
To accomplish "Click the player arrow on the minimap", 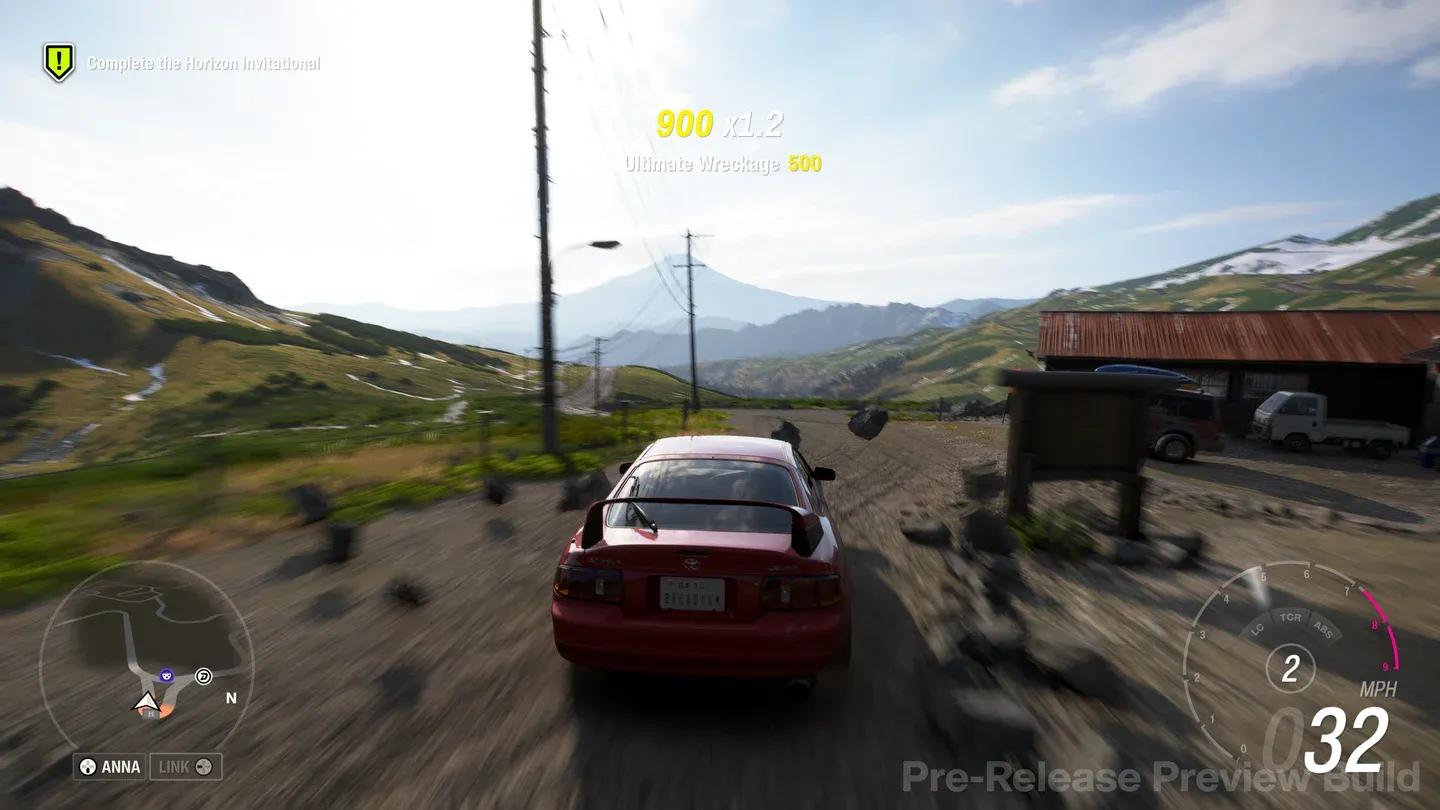I will point(145,702).
